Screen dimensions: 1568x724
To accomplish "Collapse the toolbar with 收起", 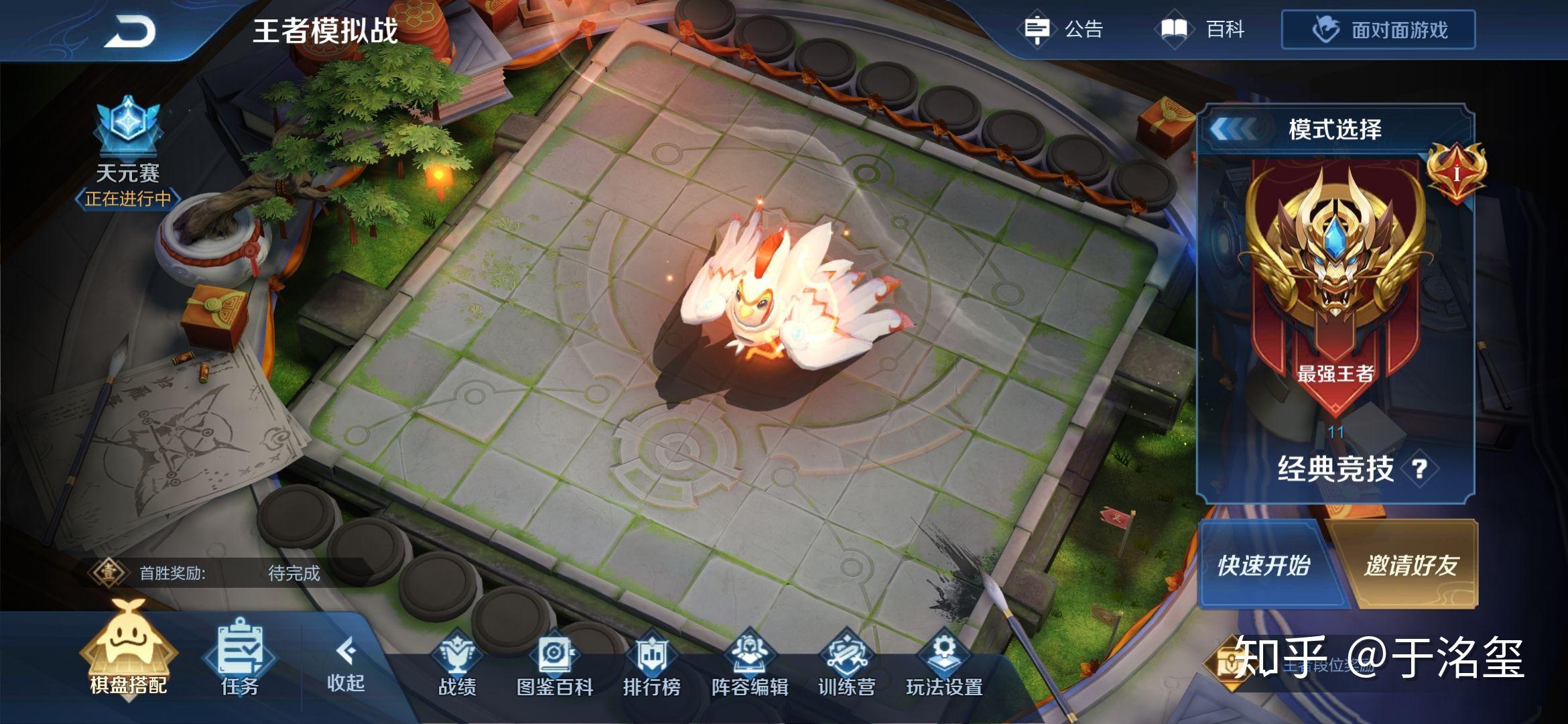I will pyautogui.click(x=345, y=664).
